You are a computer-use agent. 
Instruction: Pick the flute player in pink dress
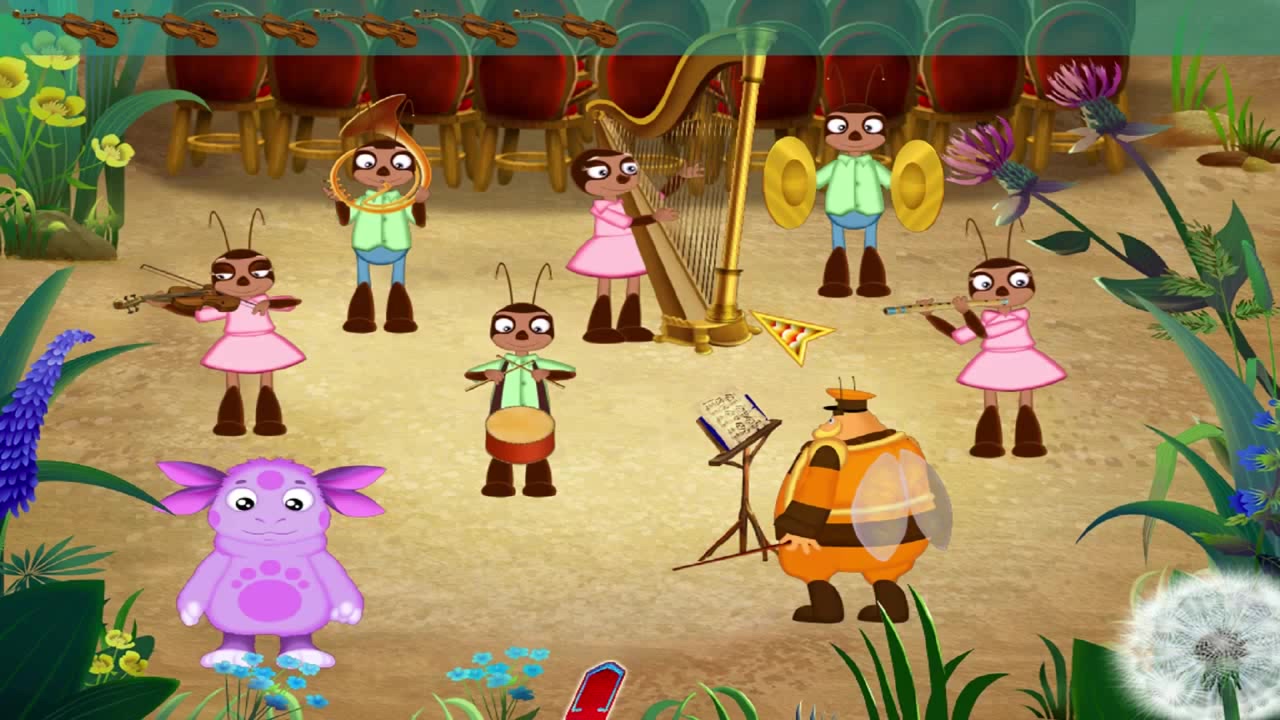coord(1005,345)
